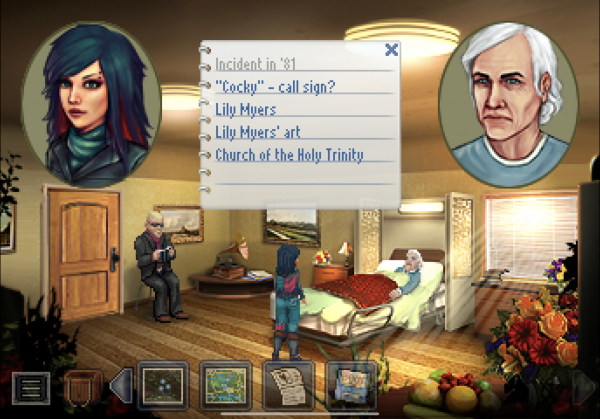
Task: Pick the Lily Myers' art topic
Action: 258,132
